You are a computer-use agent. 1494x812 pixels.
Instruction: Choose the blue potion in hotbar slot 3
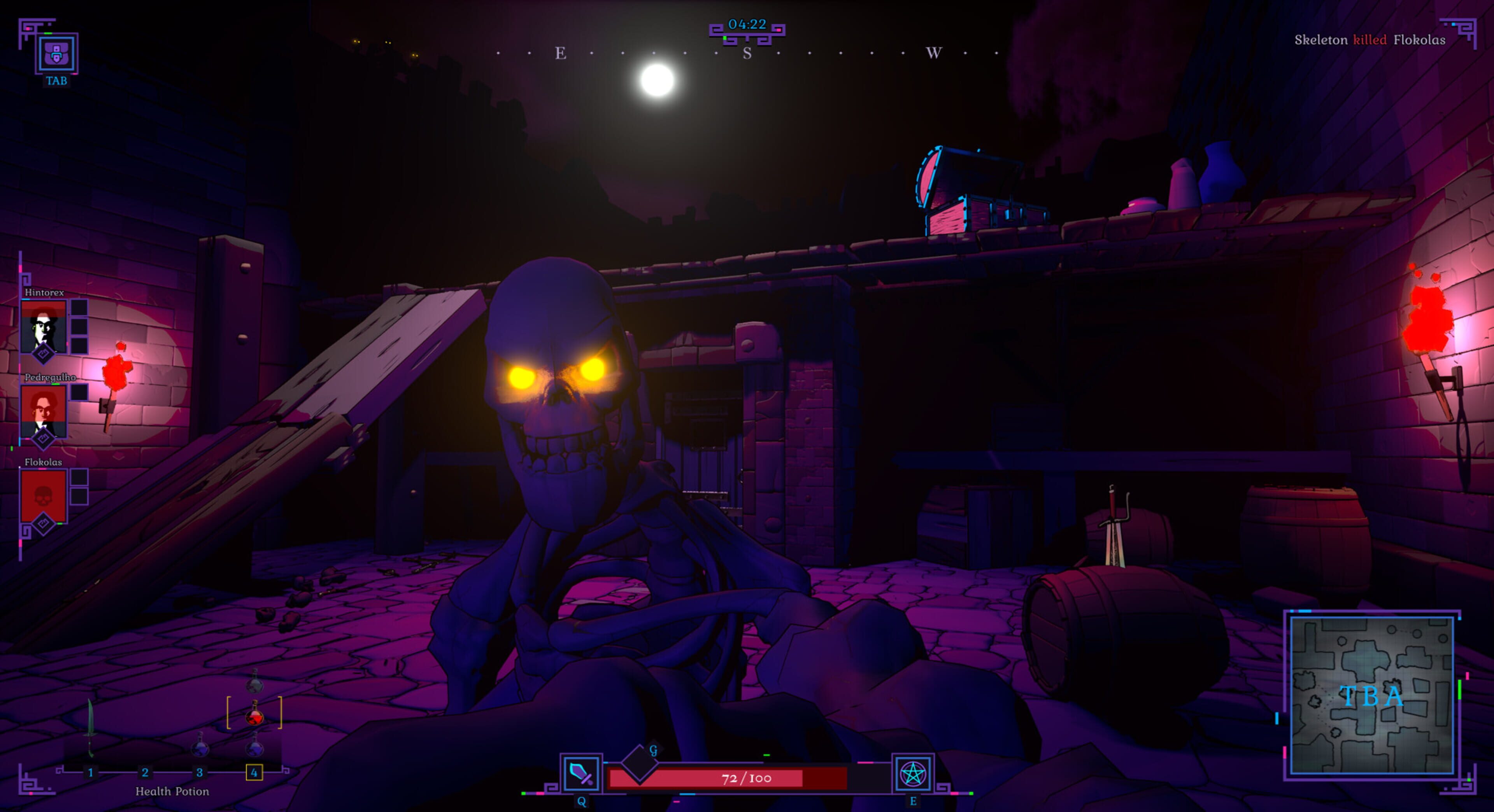pos(200,745)
